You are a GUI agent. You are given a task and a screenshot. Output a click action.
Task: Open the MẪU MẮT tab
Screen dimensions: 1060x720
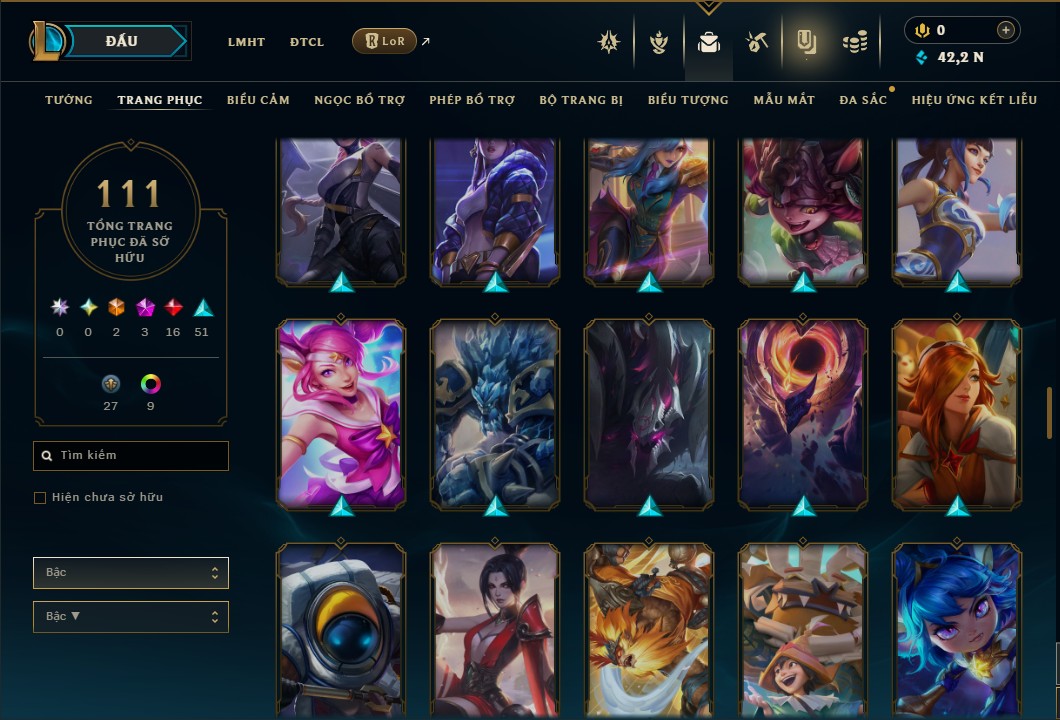784,100
